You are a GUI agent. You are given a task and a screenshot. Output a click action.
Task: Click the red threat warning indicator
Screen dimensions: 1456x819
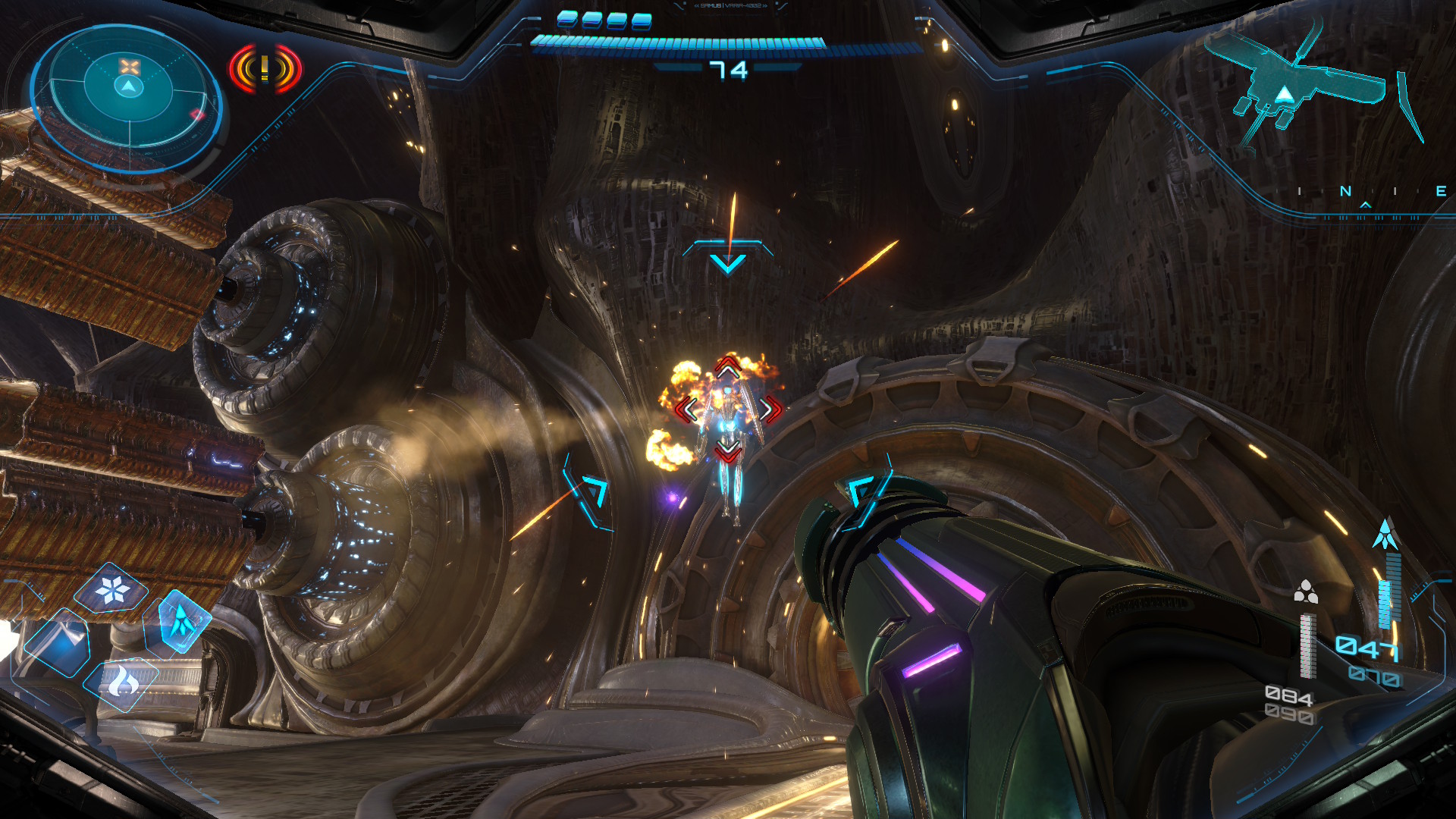pyautogui.click(x=265, y=70)
